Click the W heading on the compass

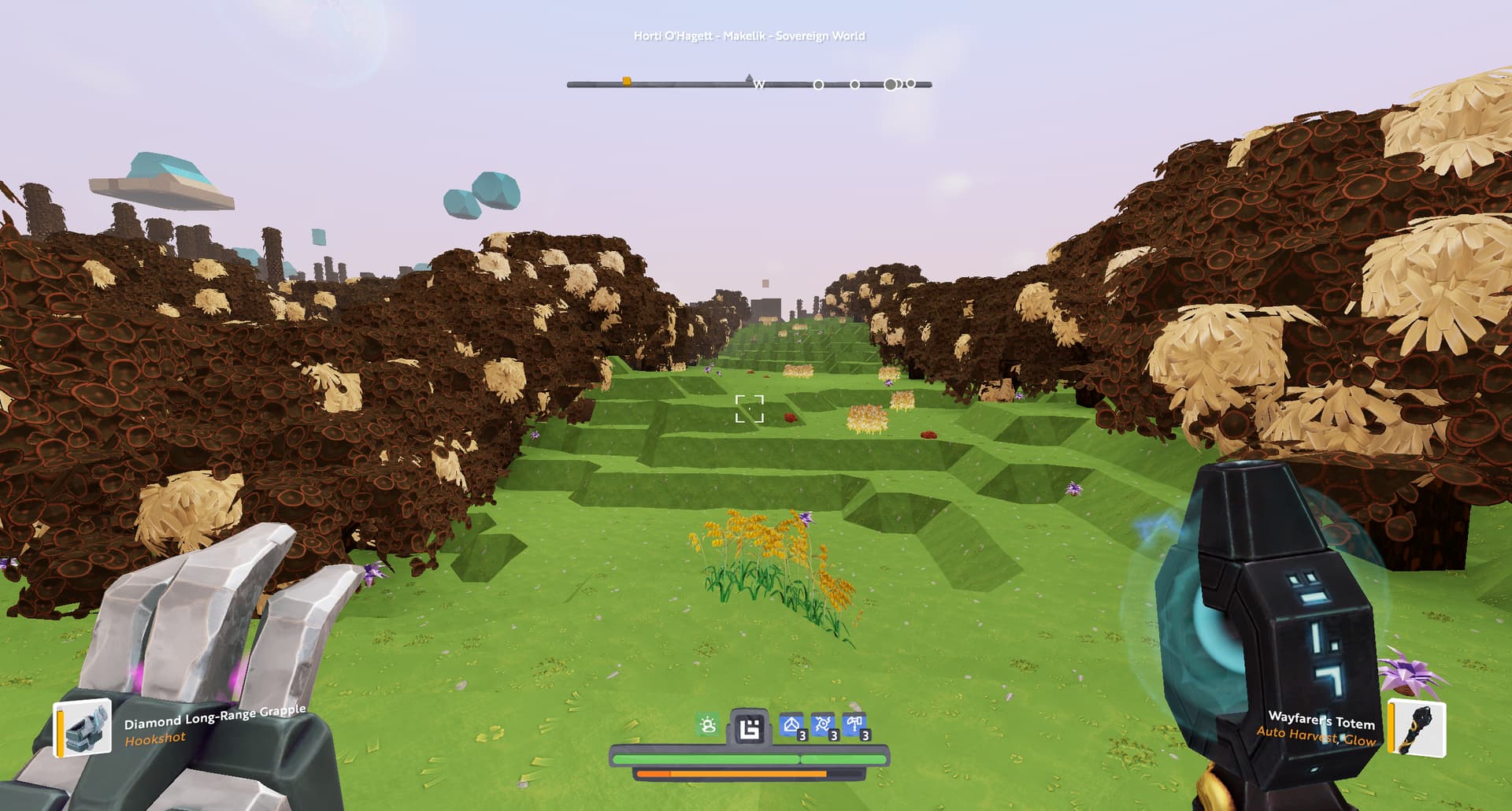[x=759, y=85]
